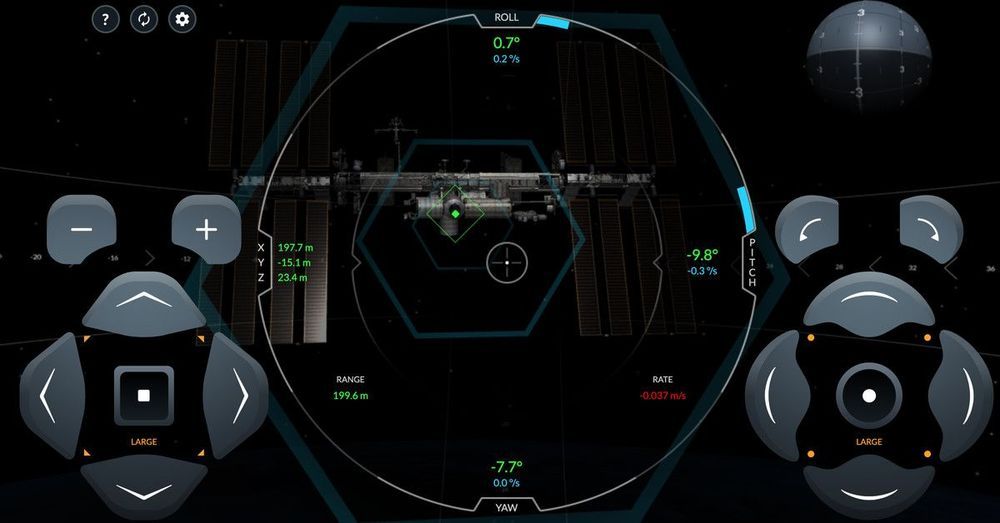1000x523 pixels.
Task: Restart the simulation with the circular arrows button
Action: [144, 19]
